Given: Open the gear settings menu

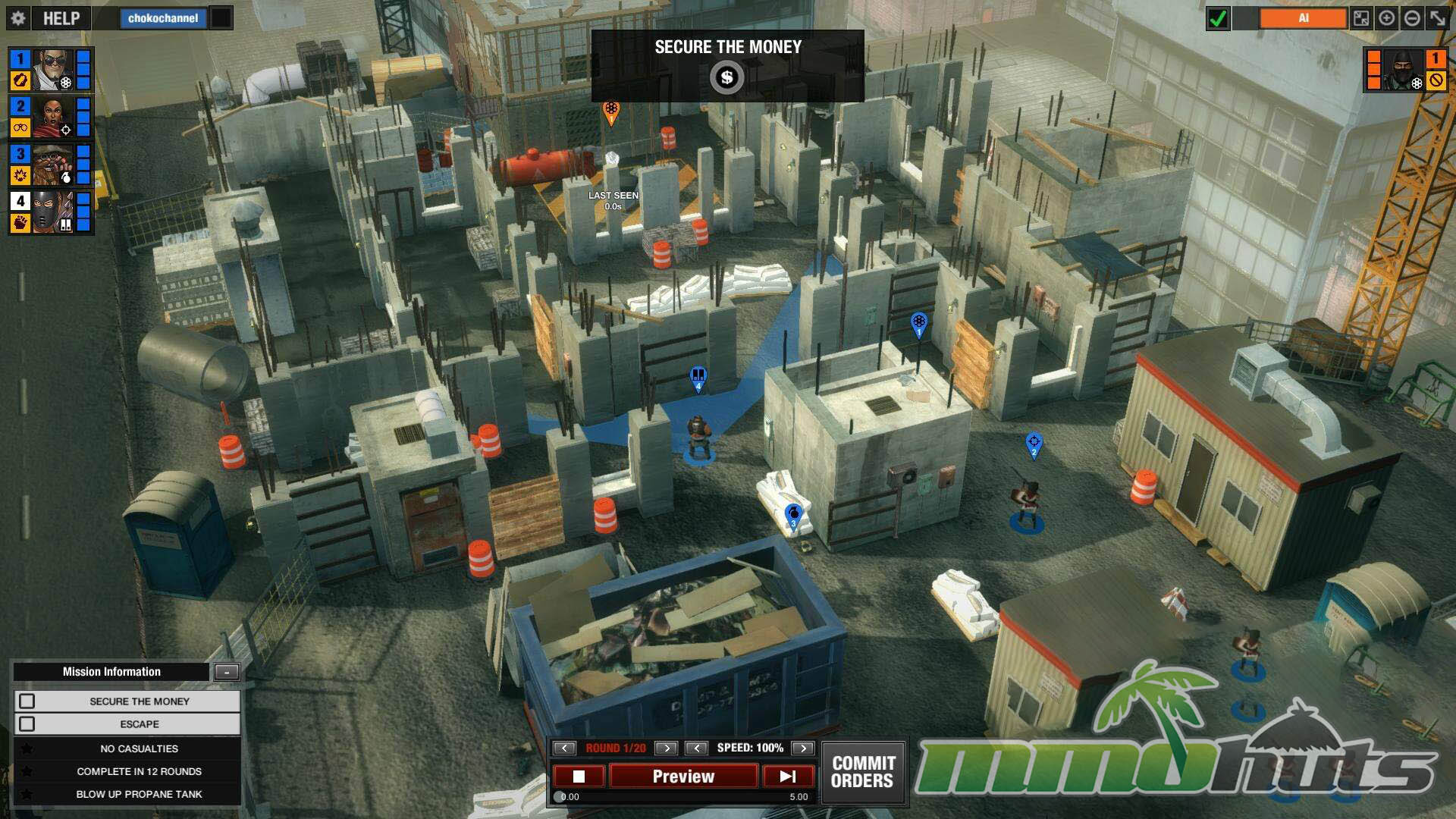Looking at the screenshot, I should 18,18.
